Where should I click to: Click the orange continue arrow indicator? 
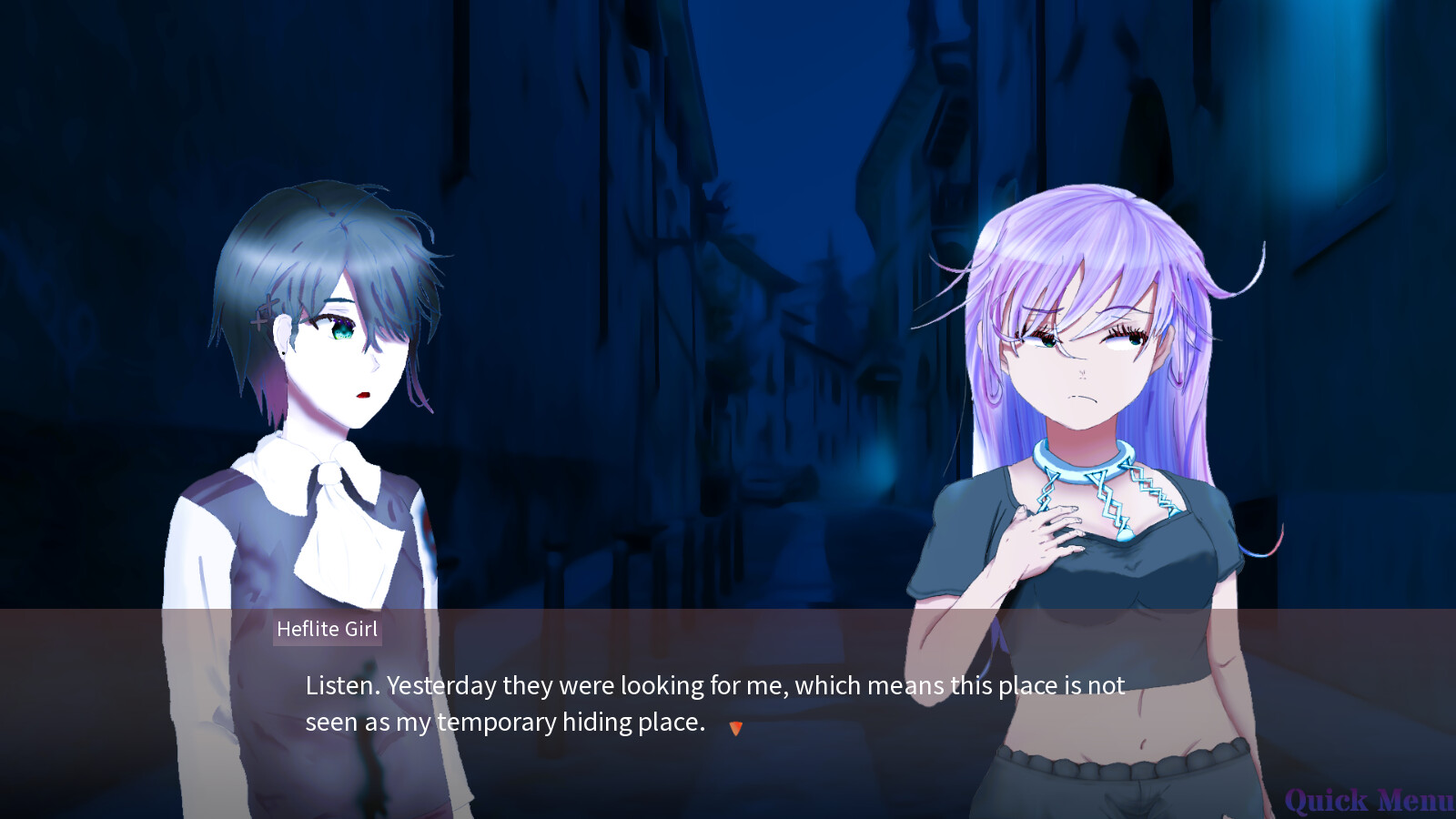point(735,728)
